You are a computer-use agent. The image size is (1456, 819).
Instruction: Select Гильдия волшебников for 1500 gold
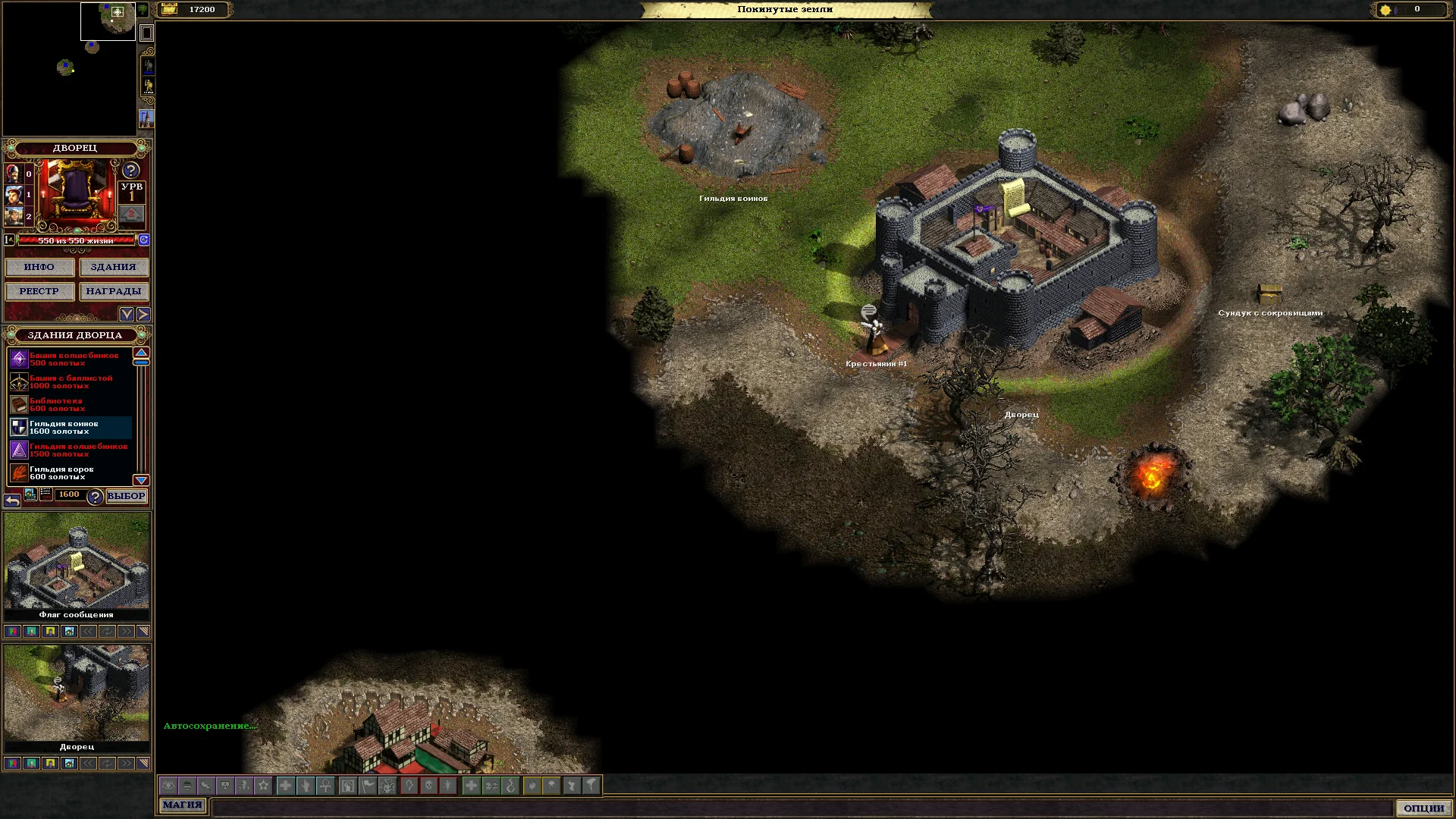(70, 450)
